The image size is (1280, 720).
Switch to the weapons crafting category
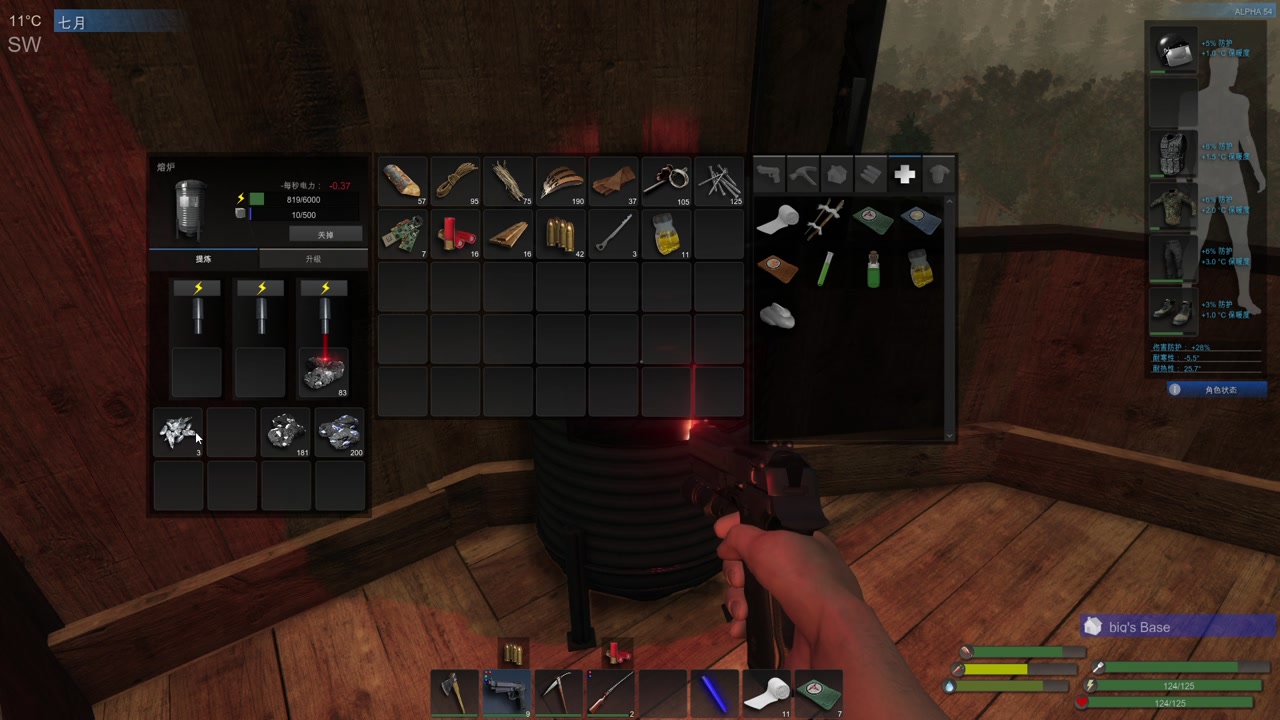tap(768, 175)
